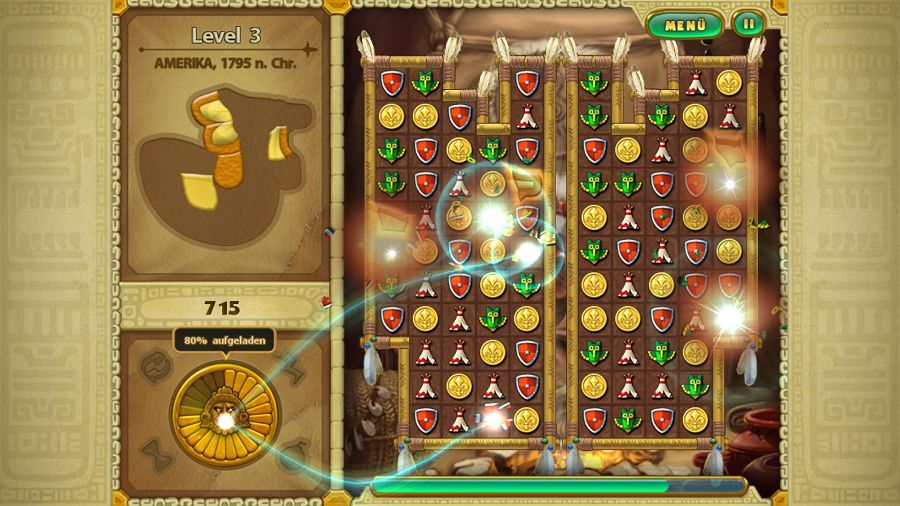Open the MENÜ button
Image resolution: width=900 pixels, height=506 pixels.
(x=685, y=25)
